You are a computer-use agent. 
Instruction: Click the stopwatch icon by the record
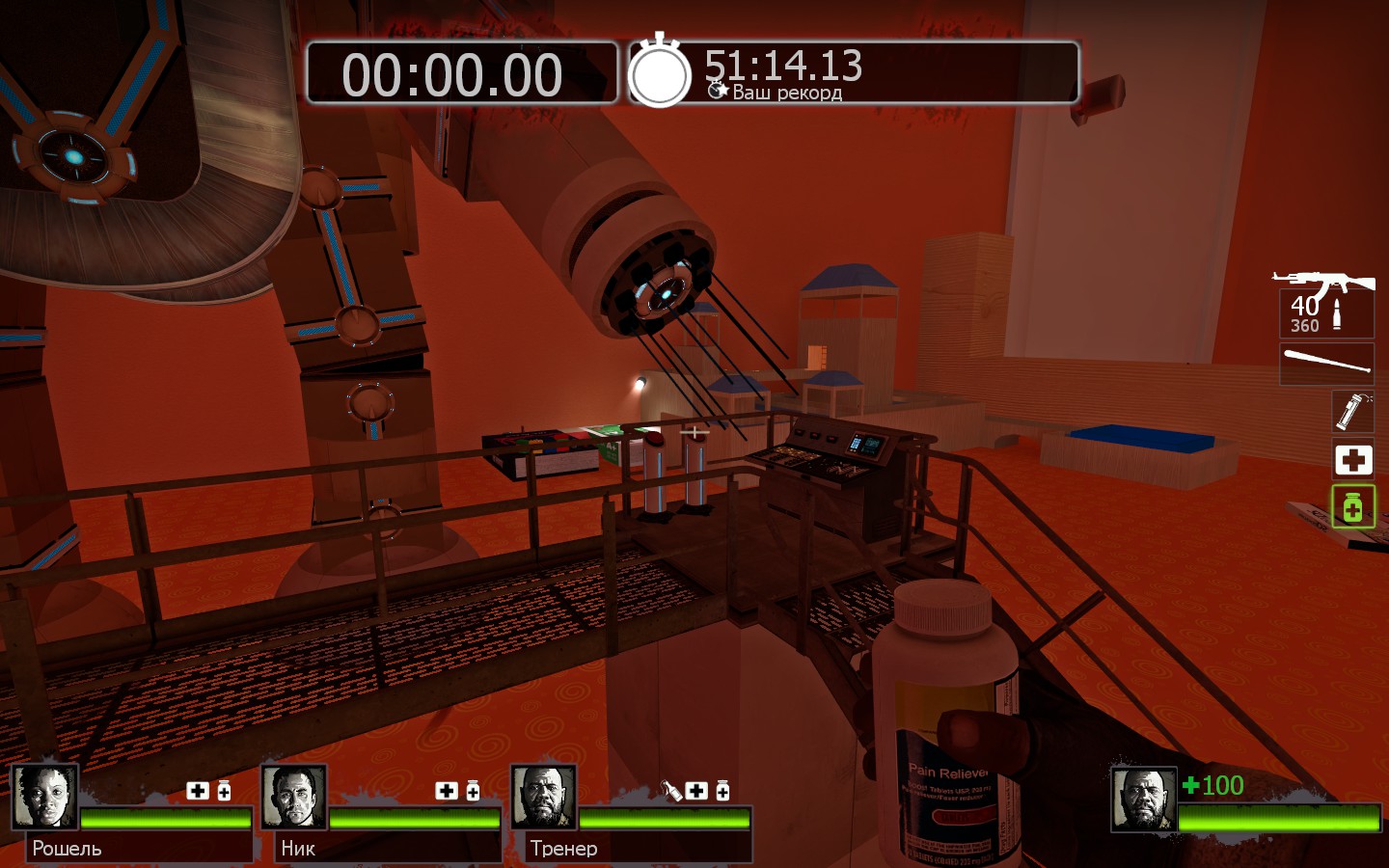pyautogui.click(x=660, y=73)
